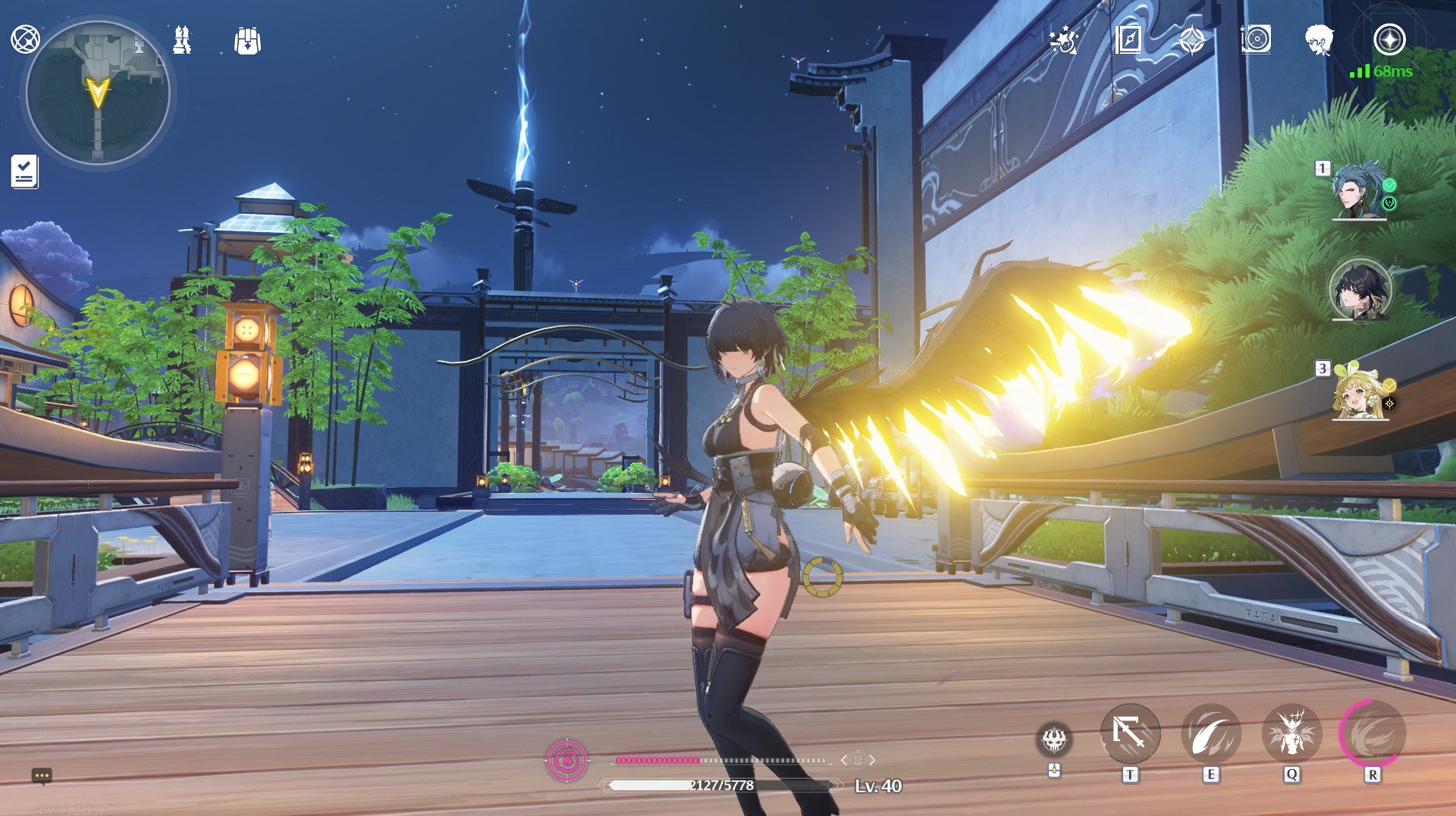Open the backpack inventory icon
The width and height of the screenshot is (1456, 816).
pyautogui.click(x=247, y=41)
